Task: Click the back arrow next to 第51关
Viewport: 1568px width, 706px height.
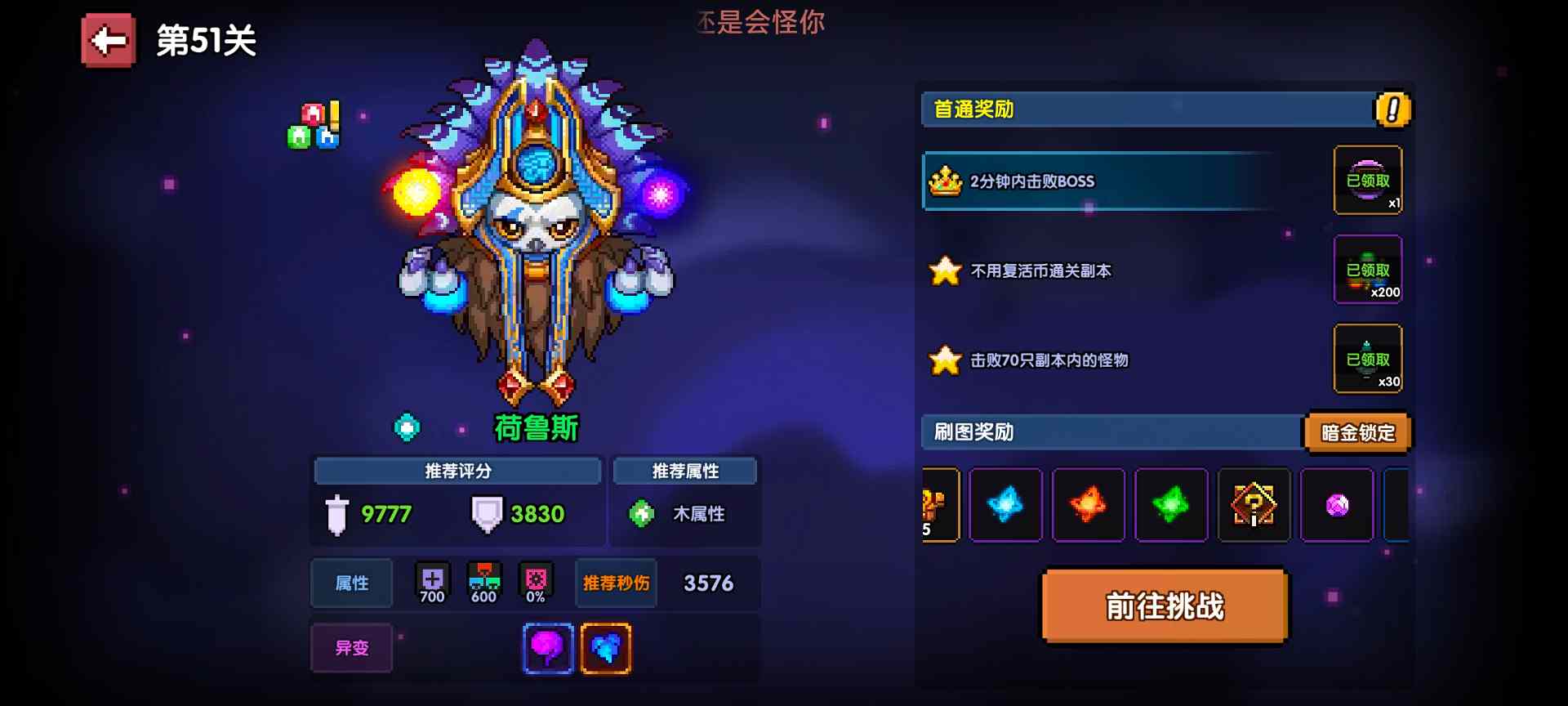Action: click(107, 39)
